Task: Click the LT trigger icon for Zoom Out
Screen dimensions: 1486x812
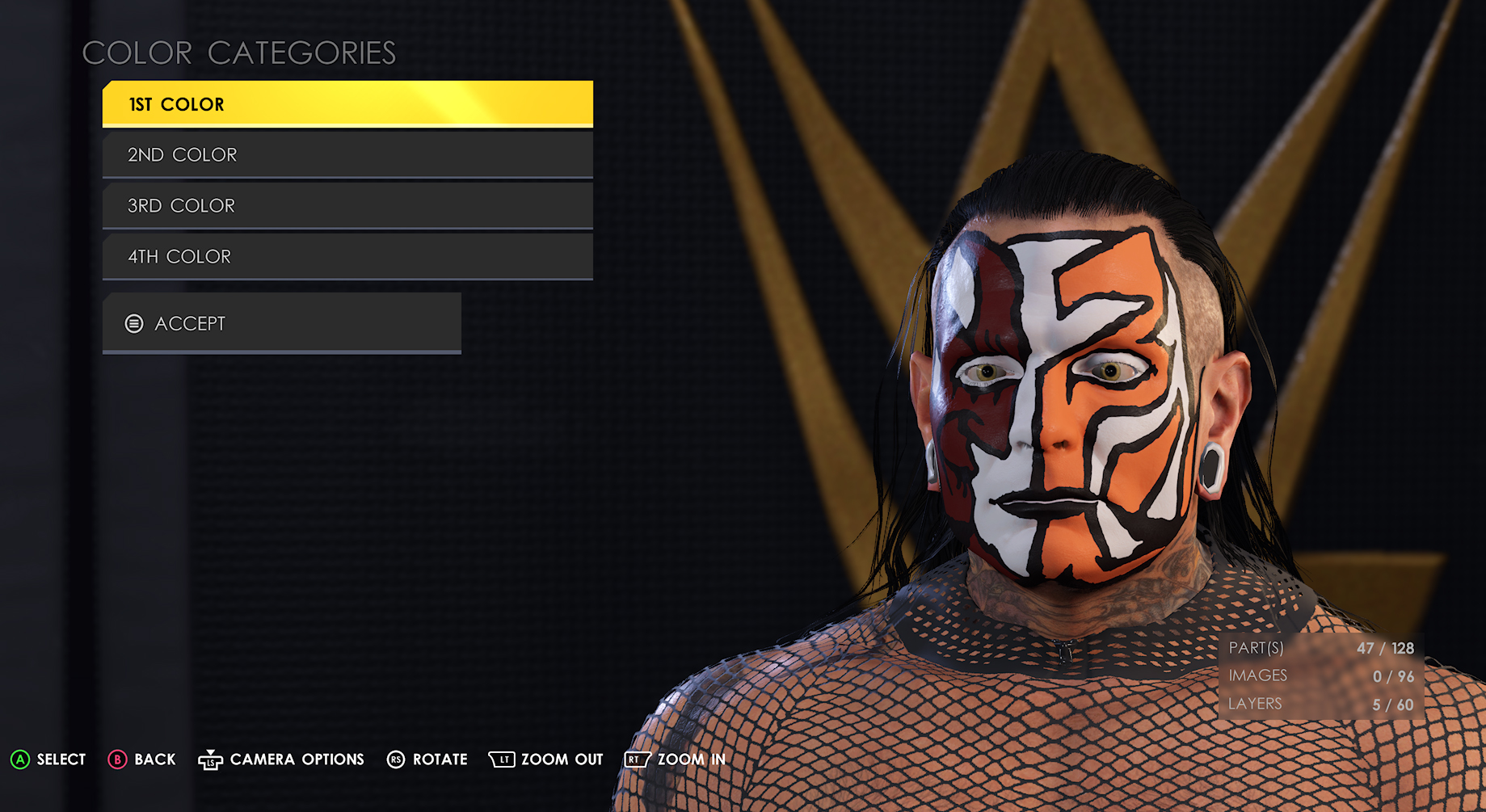Action: pos(502,759)
